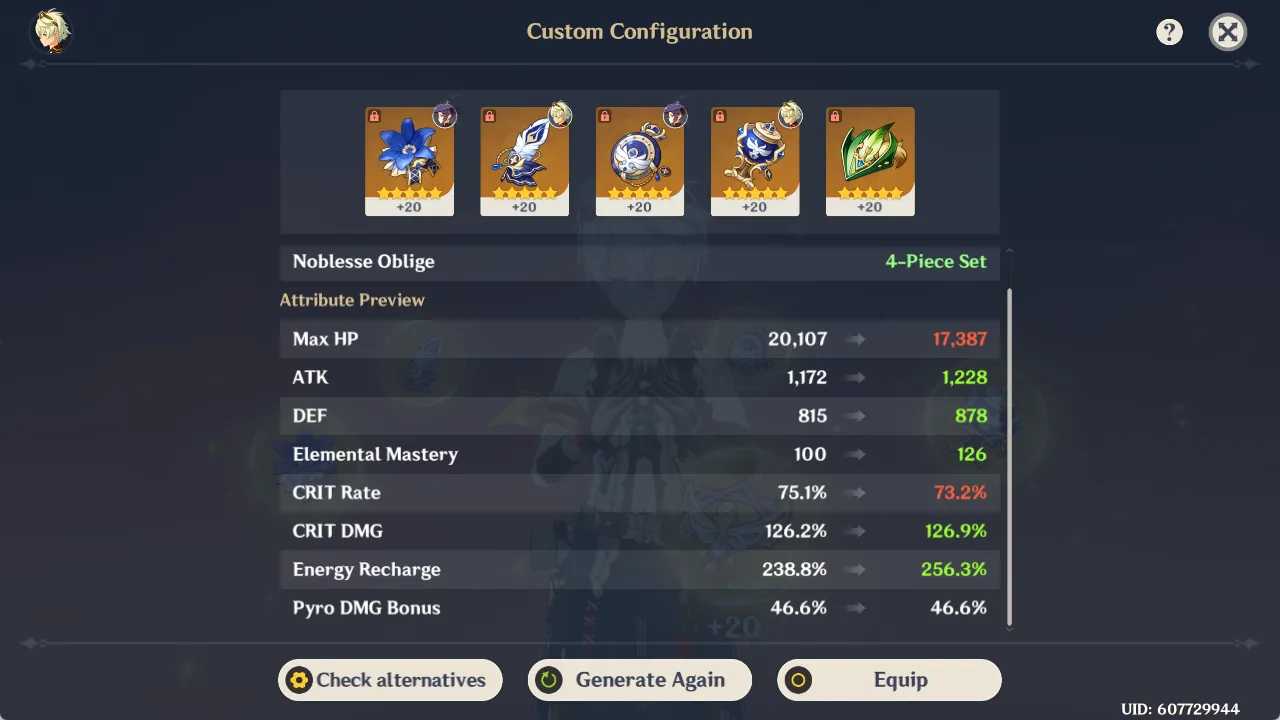1280x720 pixels.
Task: Toggle the lock on the goblet artifact
Action: coord(719,116)
